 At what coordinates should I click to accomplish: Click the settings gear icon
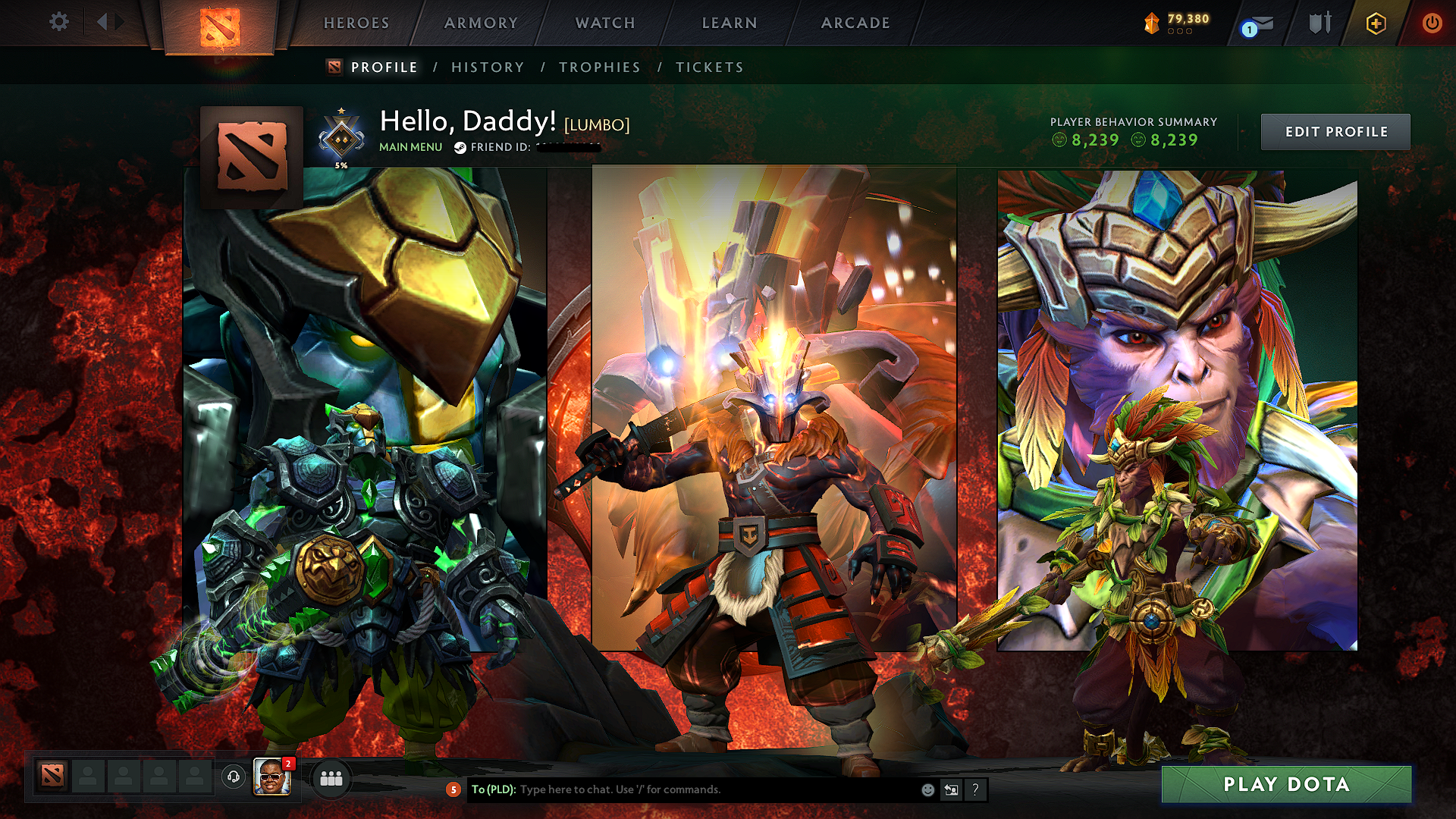click(x=59, y=23)
